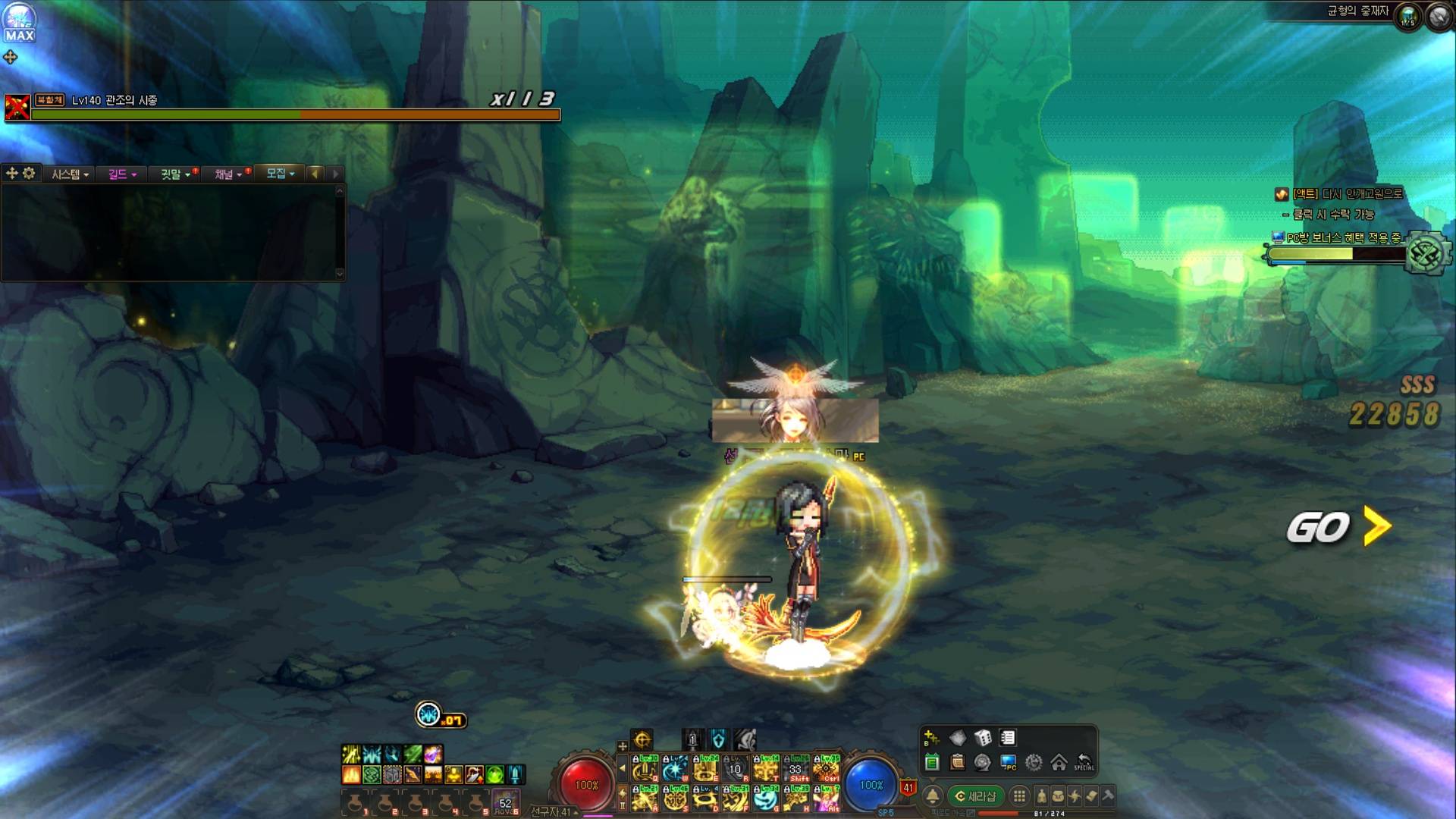1456x819 pixels.
Task: Click the chat tabs' left arrow button
Action: (315, 174)
